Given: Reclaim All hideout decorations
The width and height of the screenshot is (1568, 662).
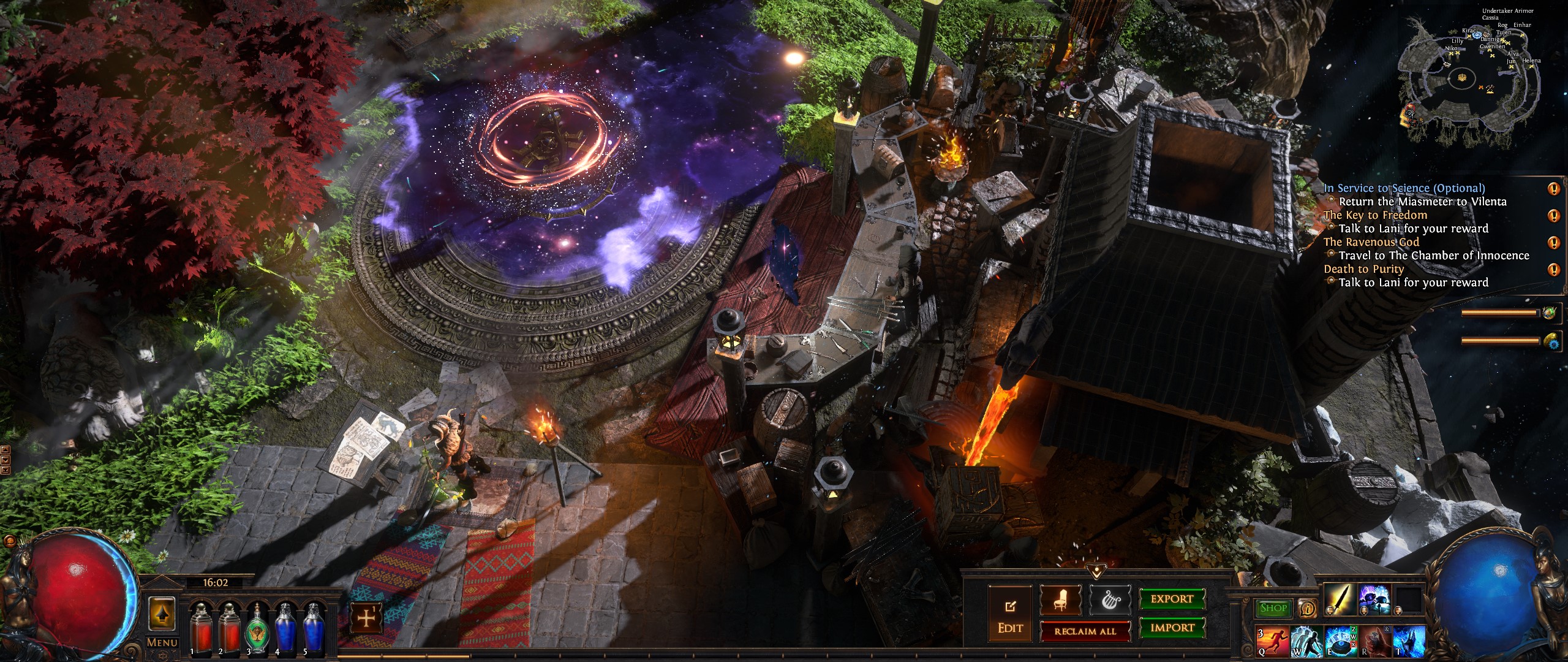Looking at the screenshot, I should tap(1085, 631).
